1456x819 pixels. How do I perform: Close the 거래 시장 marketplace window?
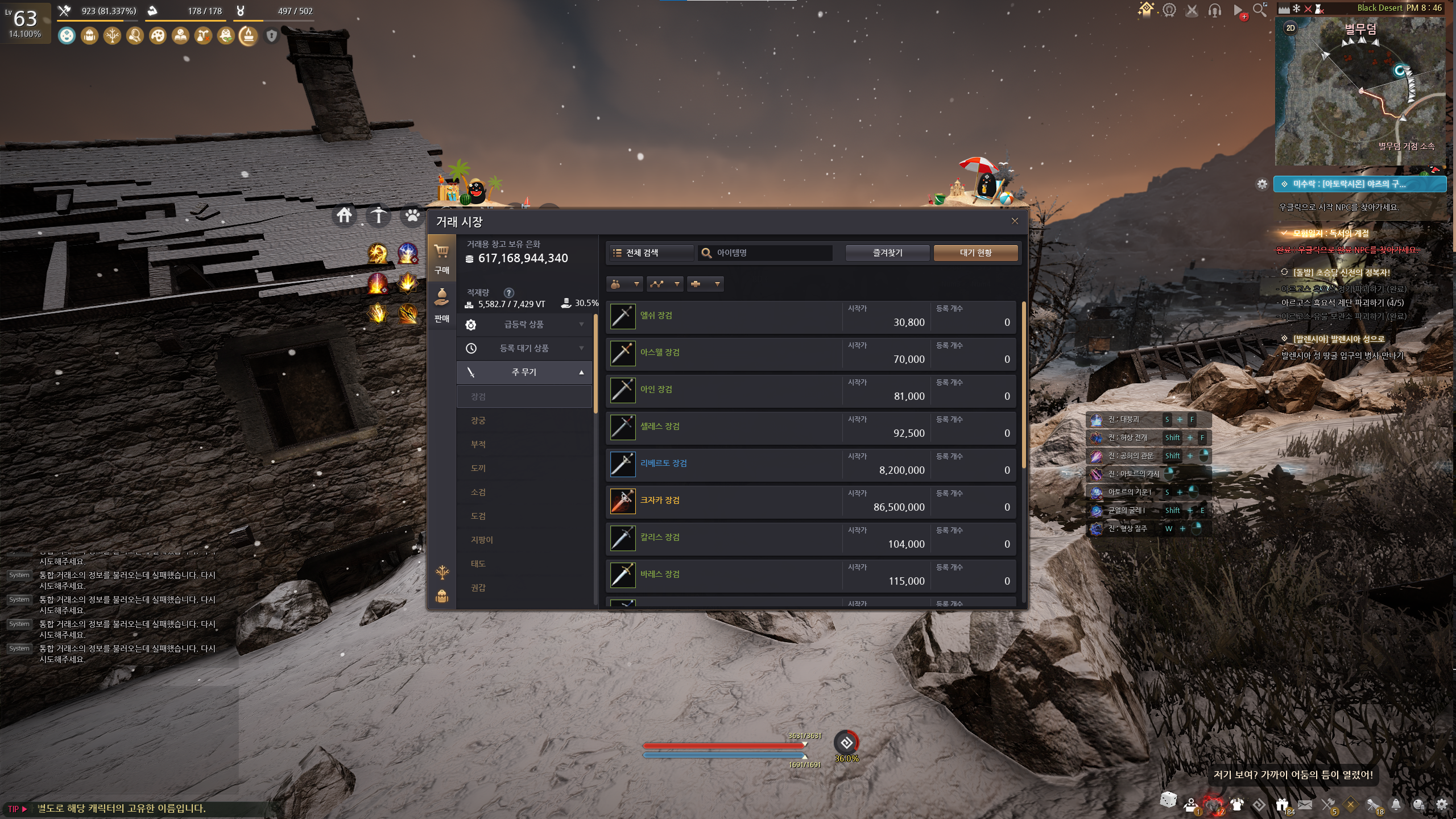[x=1015, y=221]
